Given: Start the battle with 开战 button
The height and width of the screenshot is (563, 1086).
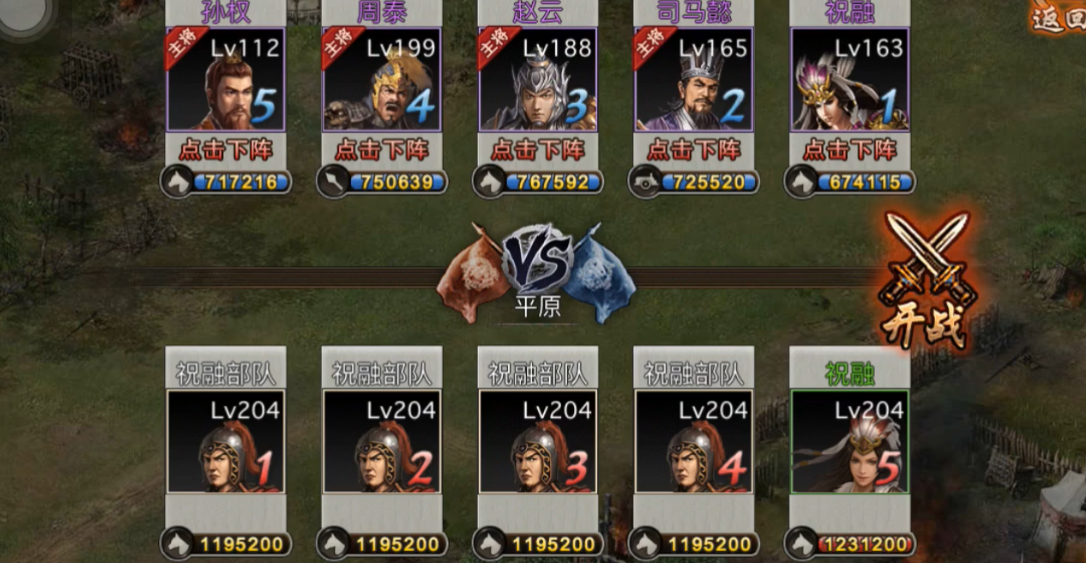Looking at the screenshot, I should point(925,283).
